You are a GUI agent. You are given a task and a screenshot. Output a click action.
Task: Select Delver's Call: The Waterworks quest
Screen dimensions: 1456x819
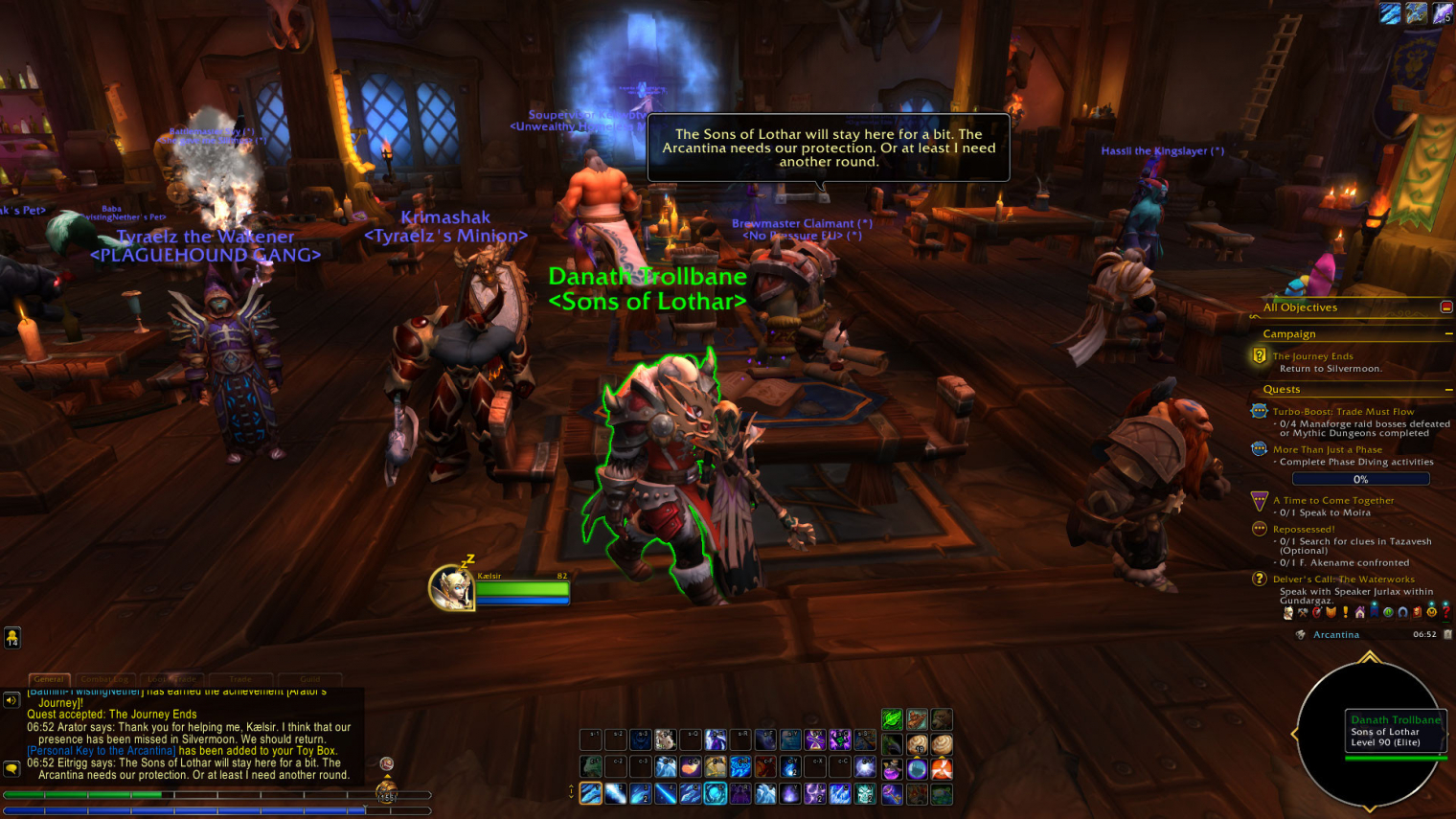click(1343, 580)
